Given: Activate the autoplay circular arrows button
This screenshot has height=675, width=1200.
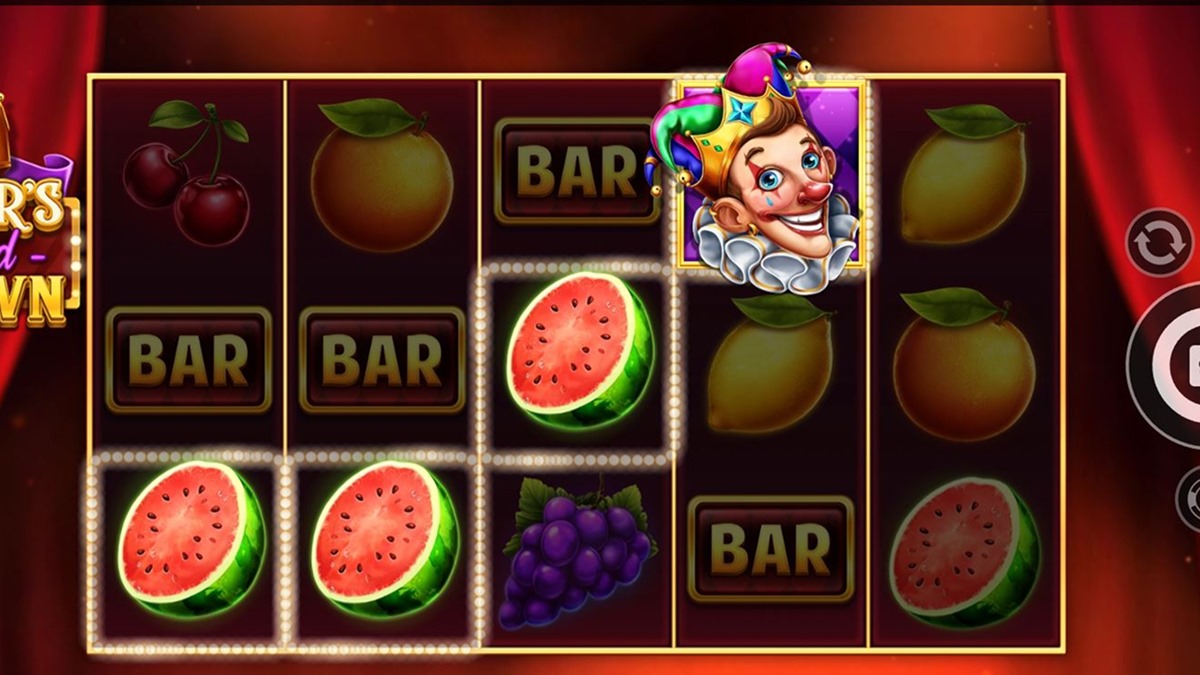Looking at the screenshot, I should tap(1158, 241).
